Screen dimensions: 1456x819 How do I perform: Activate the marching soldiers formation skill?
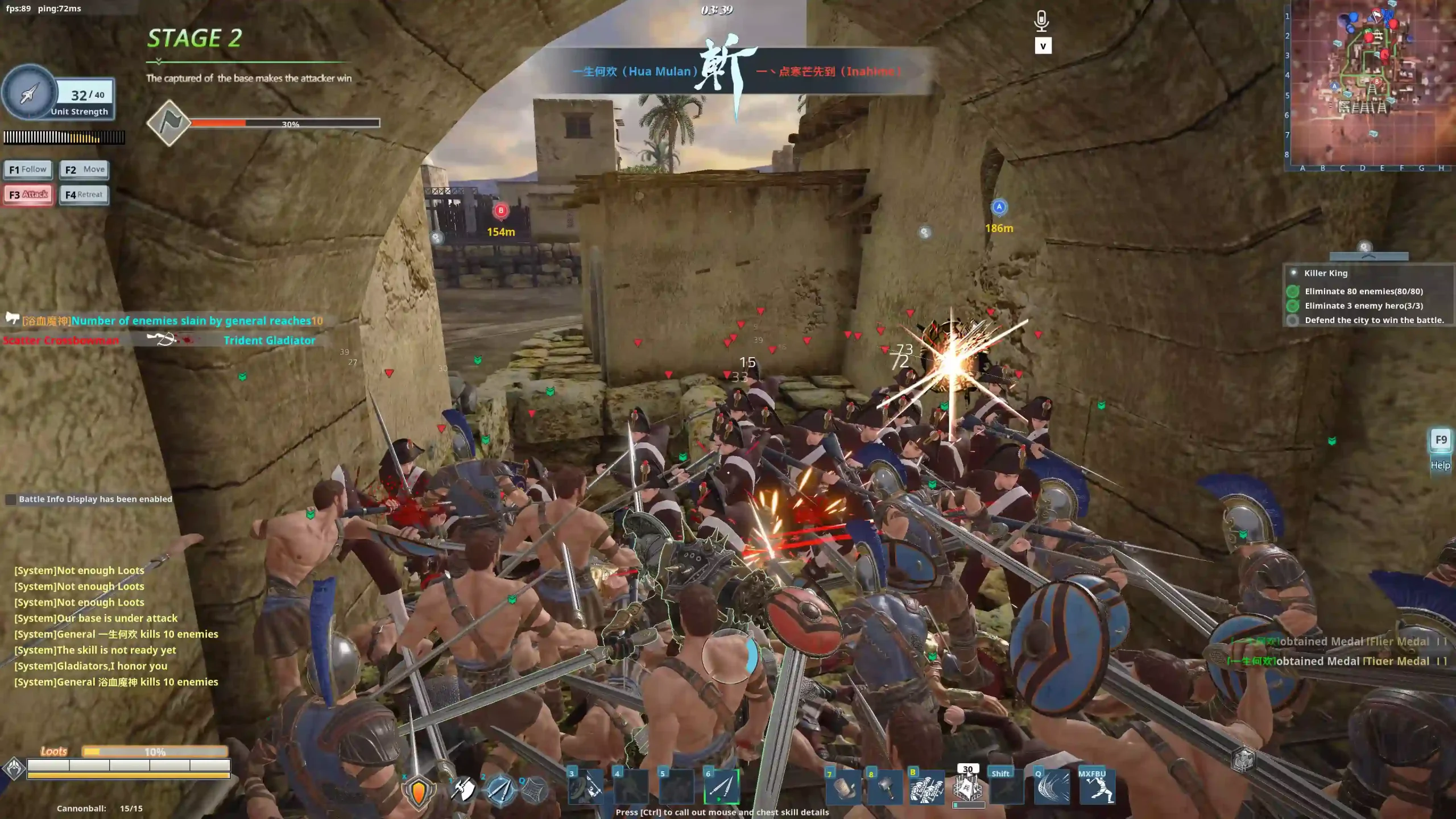926,788
